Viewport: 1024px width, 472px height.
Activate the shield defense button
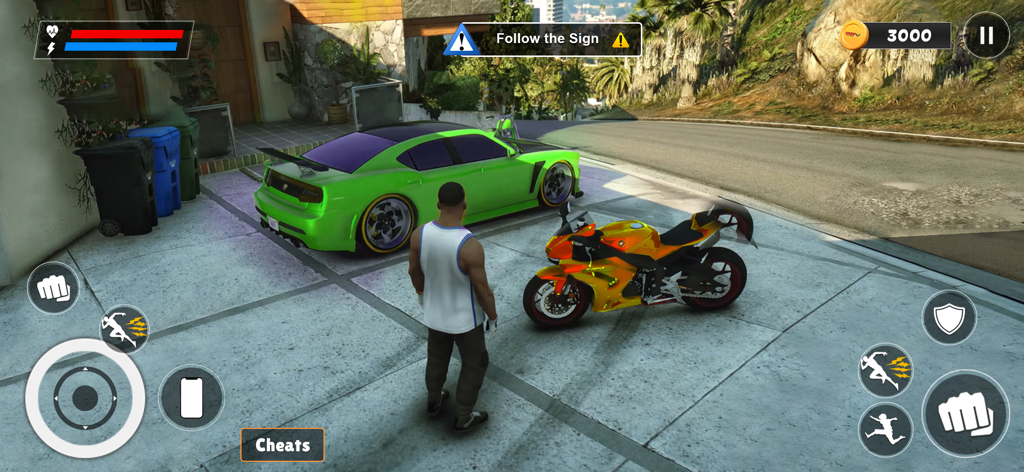(949, 318)
